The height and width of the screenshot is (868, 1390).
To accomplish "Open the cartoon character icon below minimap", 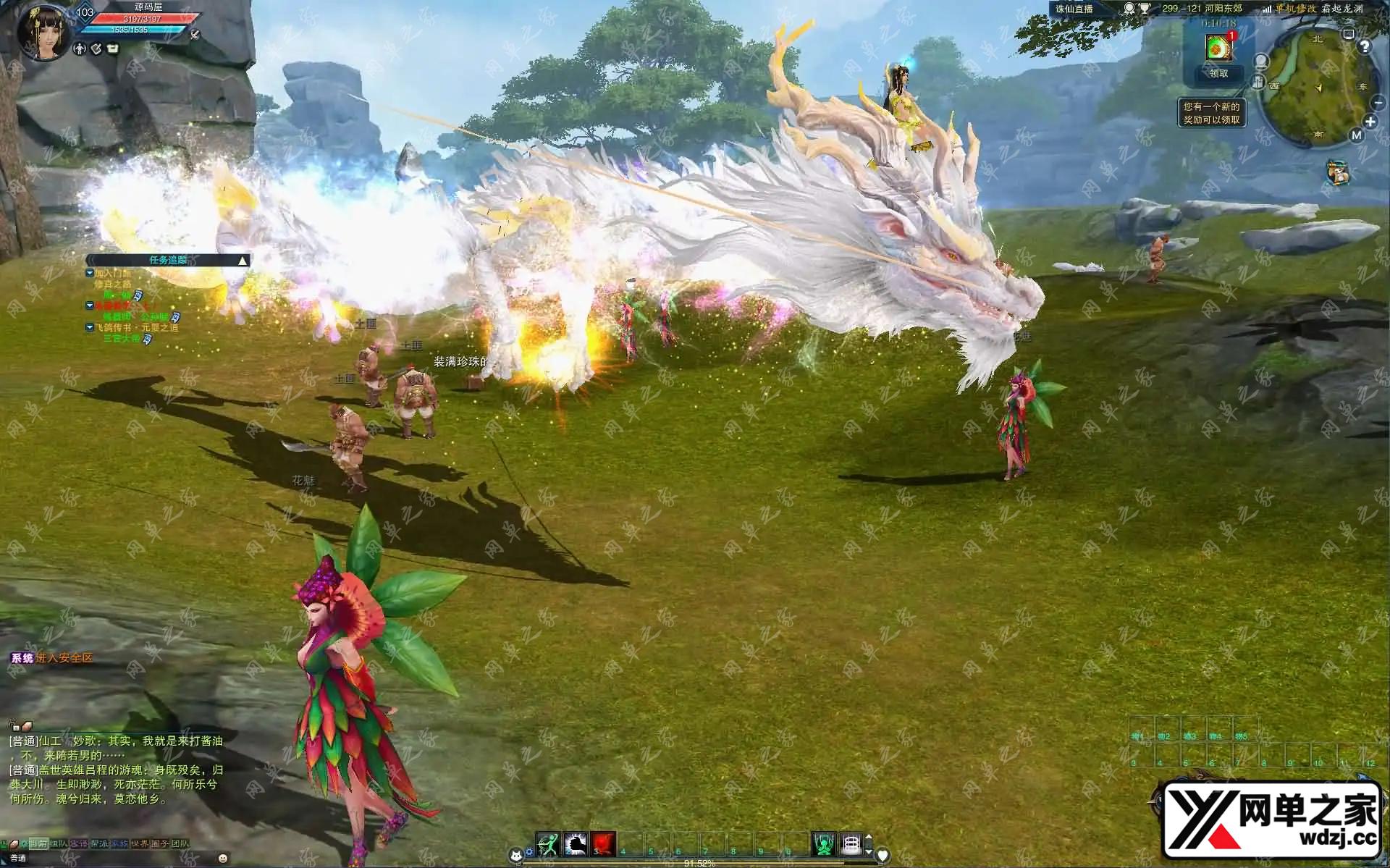I will (1339, 172).
